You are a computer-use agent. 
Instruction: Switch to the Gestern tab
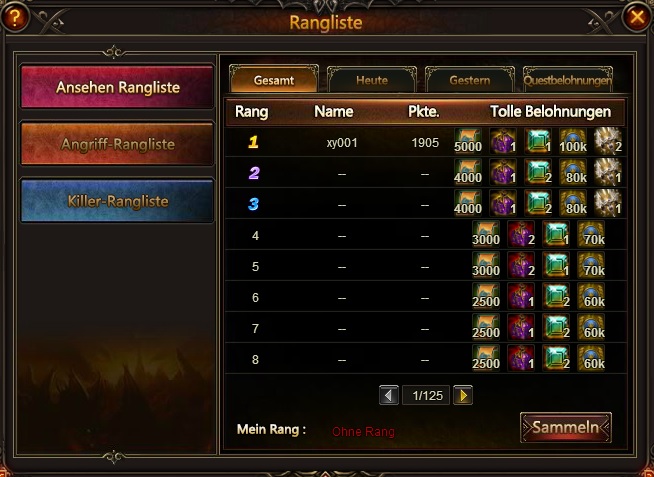click(x=469, y=80)
